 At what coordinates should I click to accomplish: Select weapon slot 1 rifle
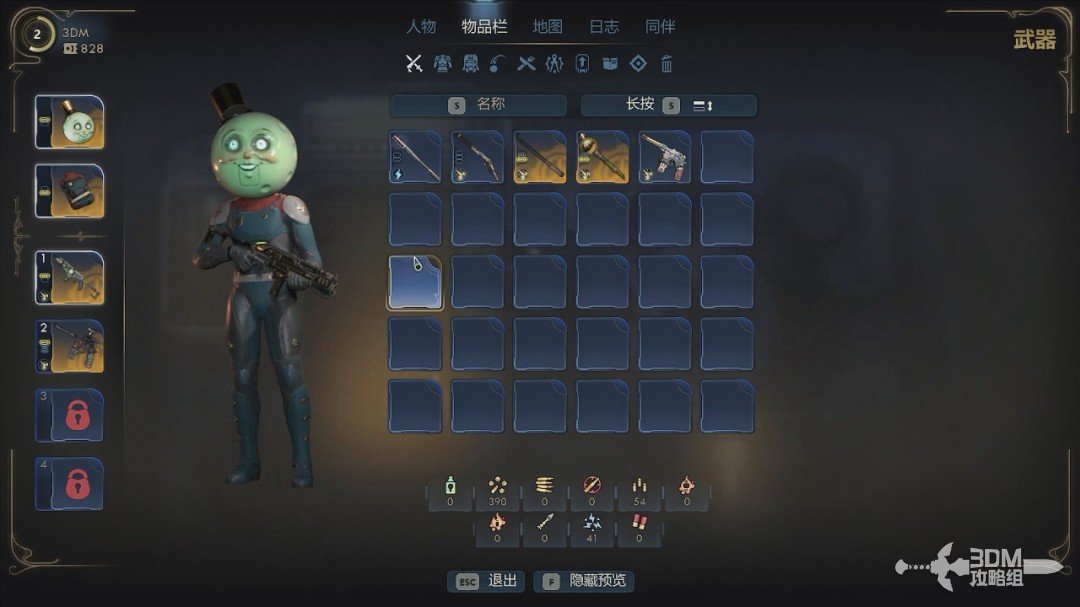70,278
